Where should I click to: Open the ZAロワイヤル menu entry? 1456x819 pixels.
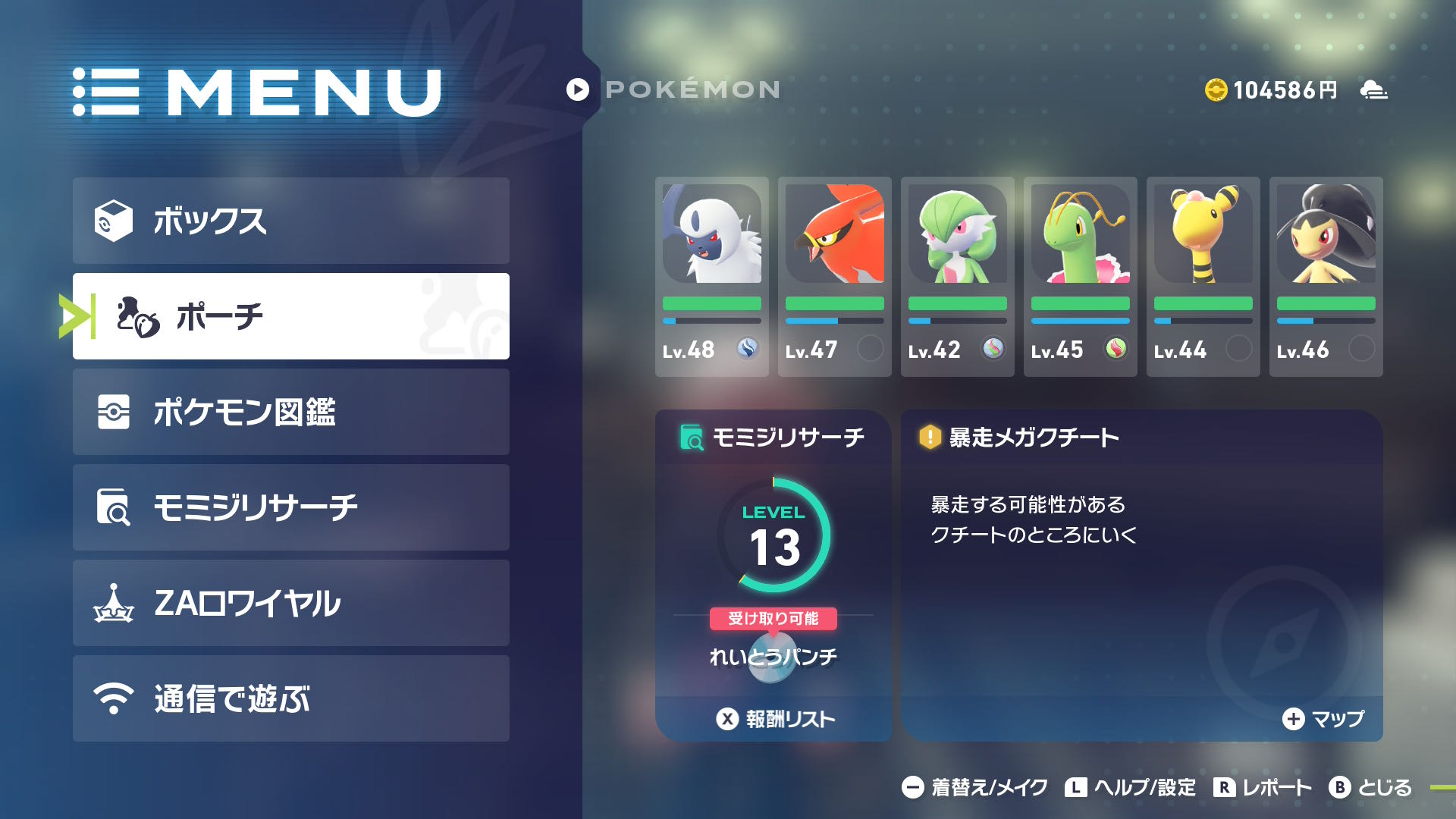(291, 603)
